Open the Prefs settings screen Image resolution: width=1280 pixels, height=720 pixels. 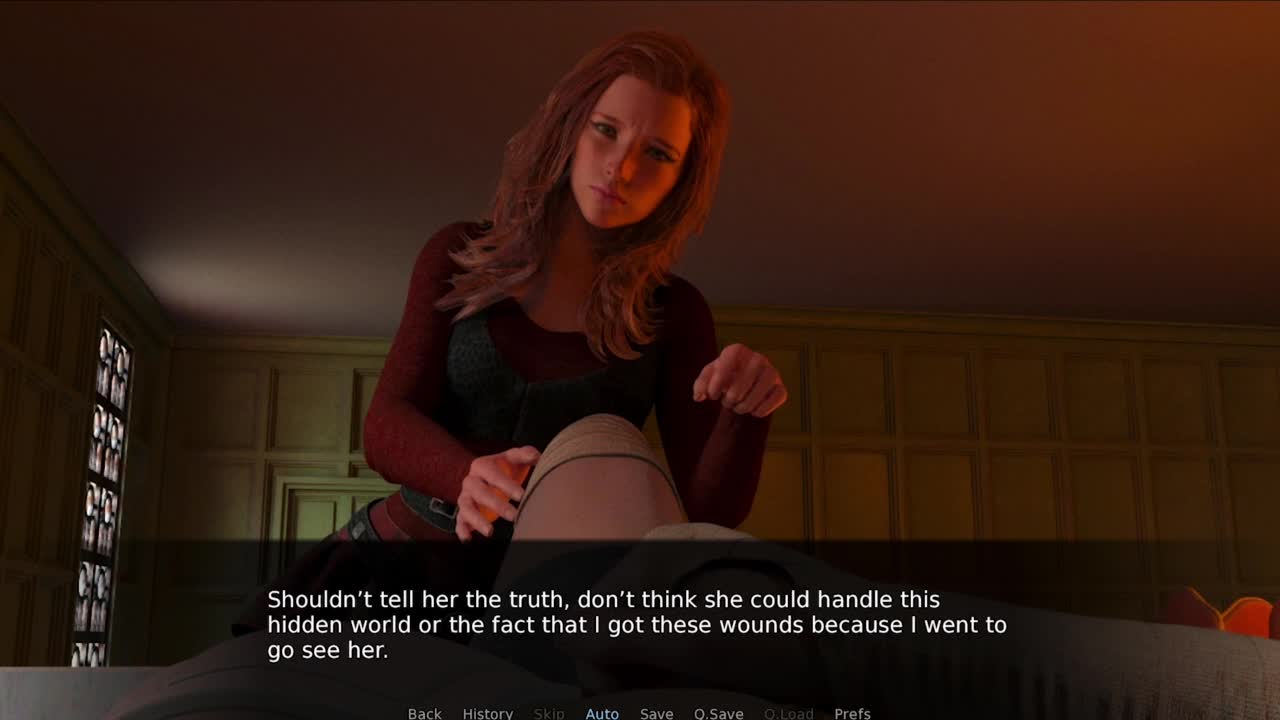pyautogui.click(x=852, y=713)
